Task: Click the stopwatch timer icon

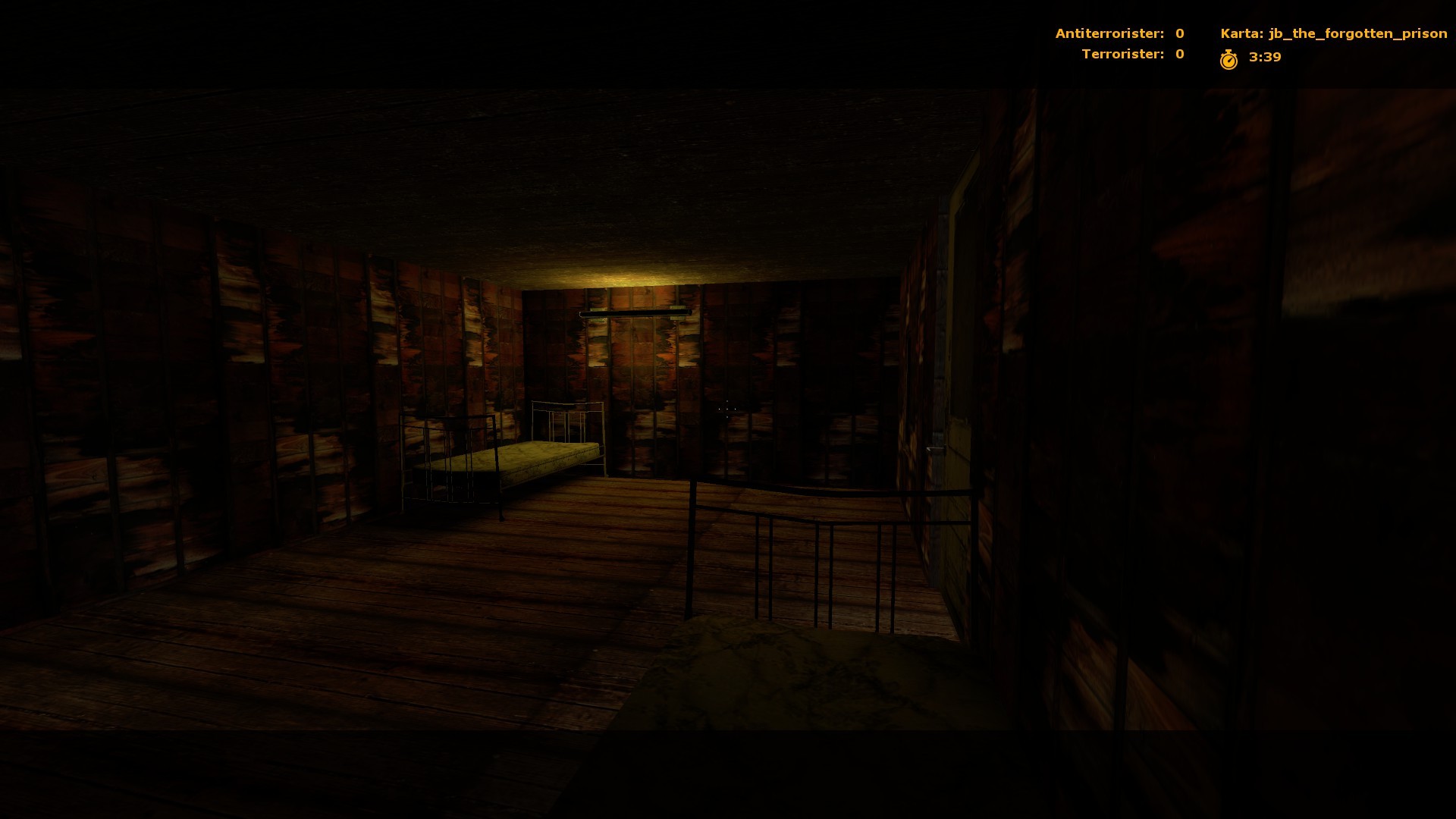Action: (1230, 56)
